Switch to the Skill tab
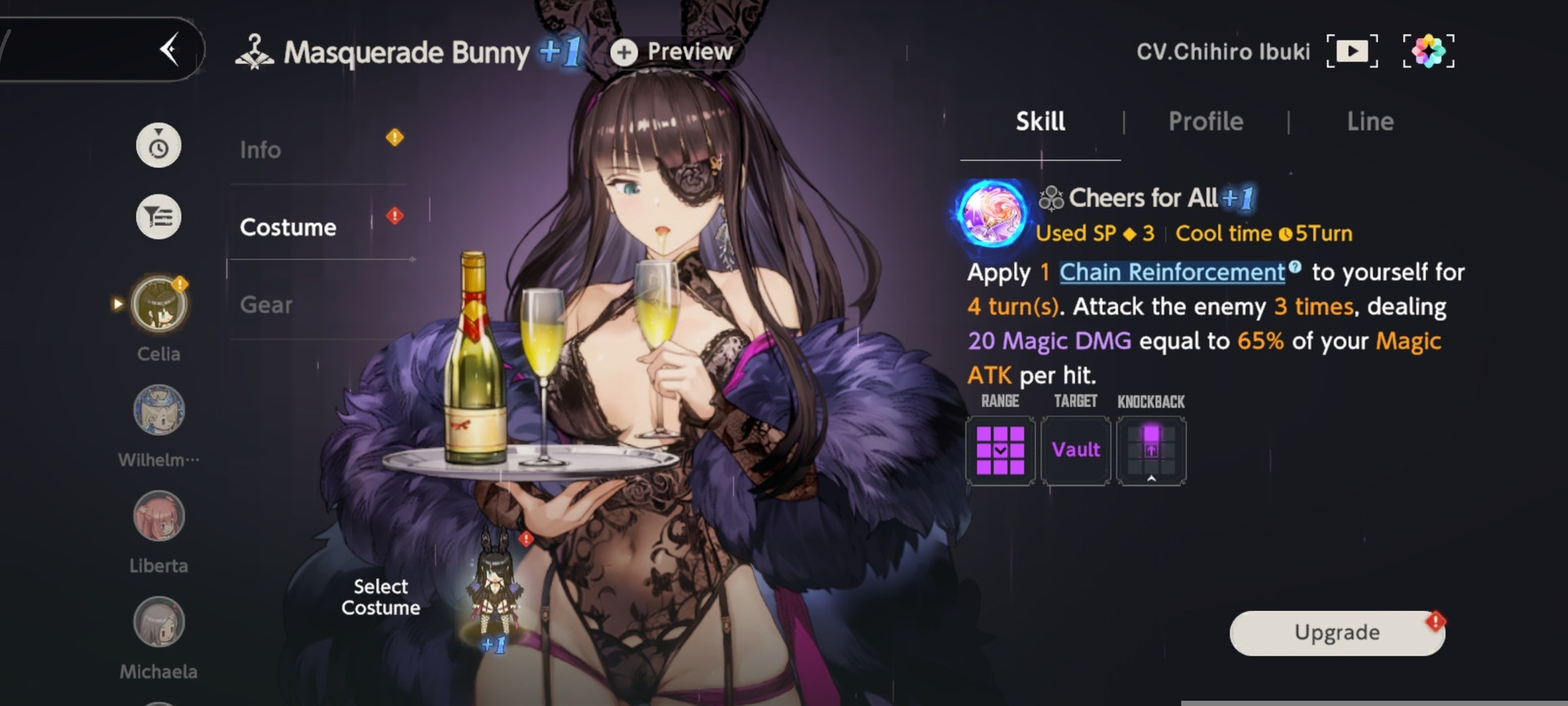 1040,122
